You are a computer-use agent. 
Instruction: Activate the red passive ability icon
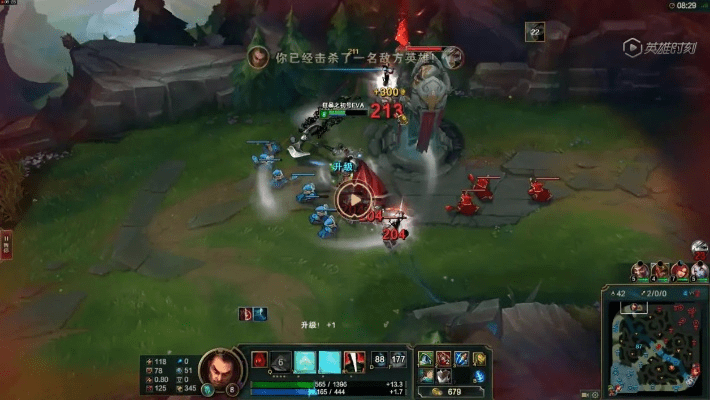click(258, 360)
